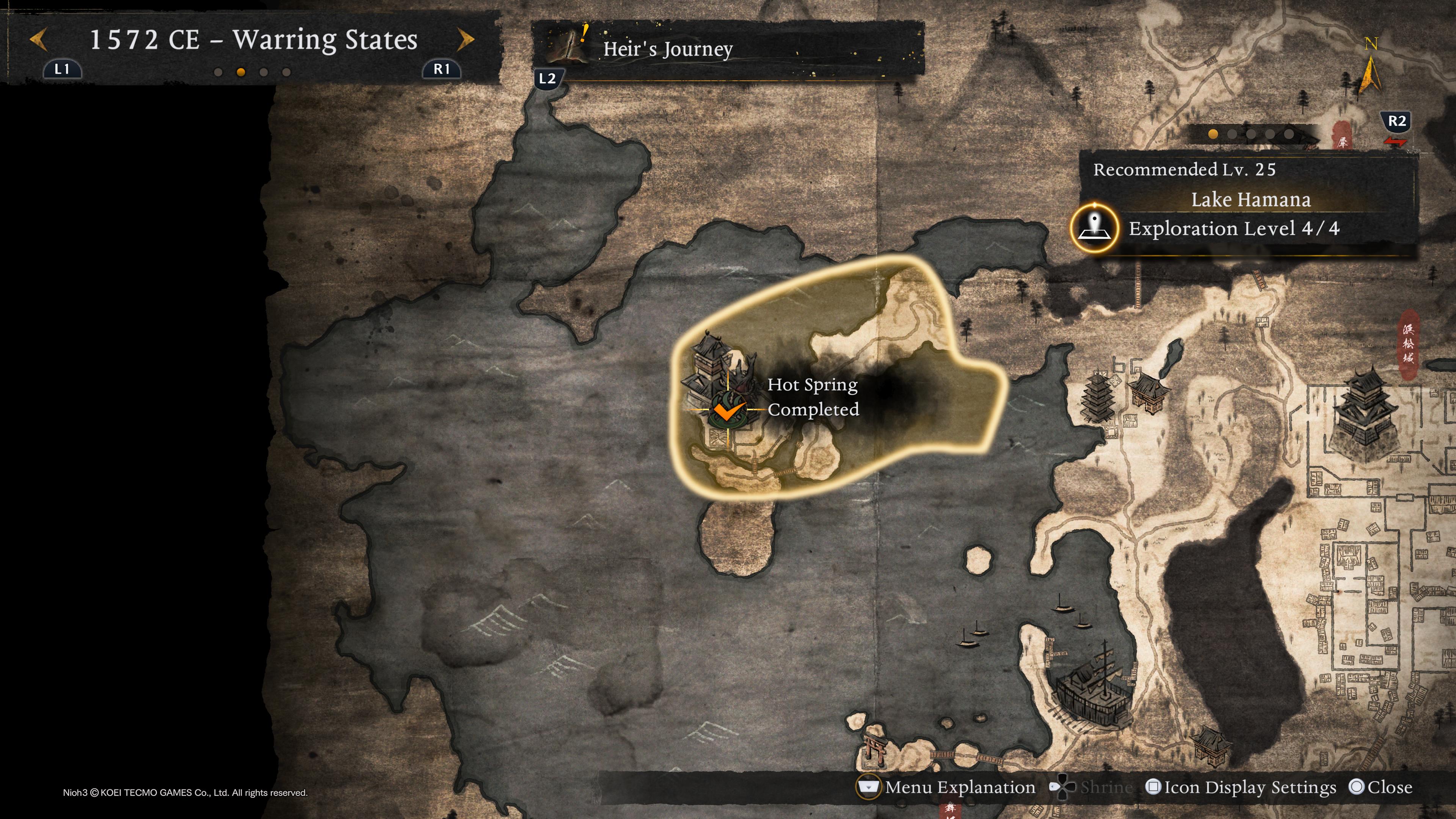
Task: Go to the previous era with the left arrow
Action: point(38,40)
